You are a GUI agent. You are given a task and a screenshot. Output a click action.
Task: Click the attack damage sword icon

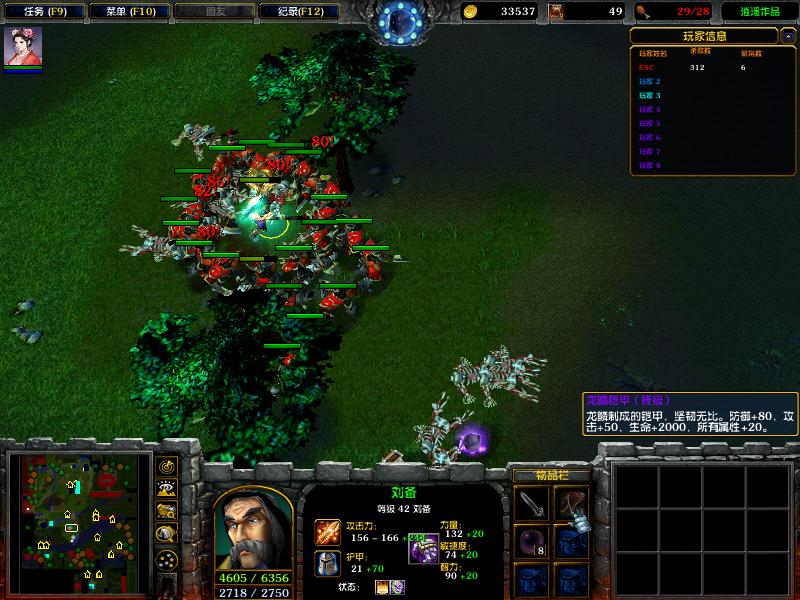pos(329,532)
